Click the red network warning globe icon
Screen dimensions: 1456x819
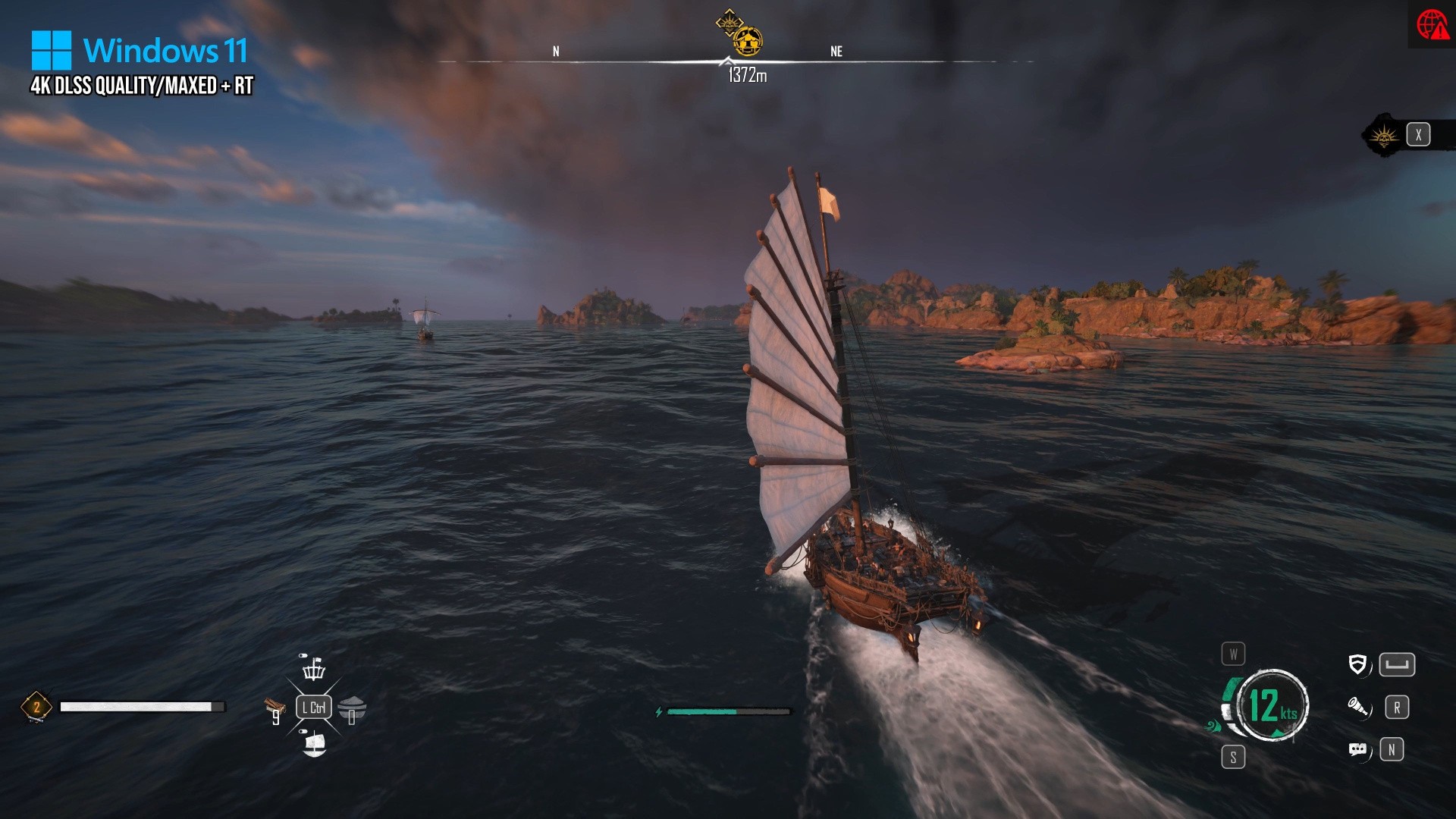point(1432,24)
